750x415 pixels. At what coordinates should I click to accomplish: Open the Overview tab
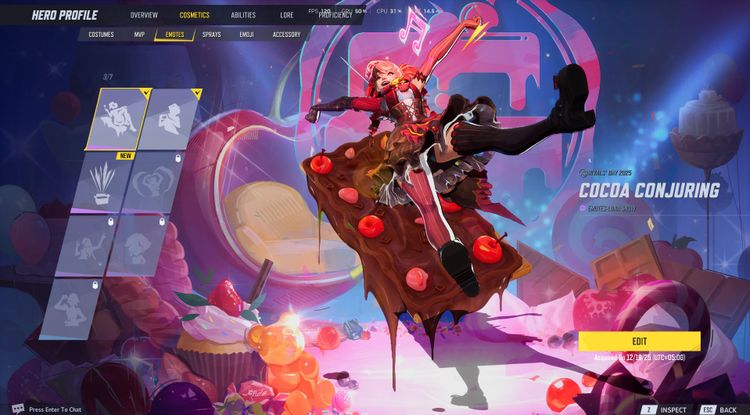pyautogui.click(x=144, y=15)
